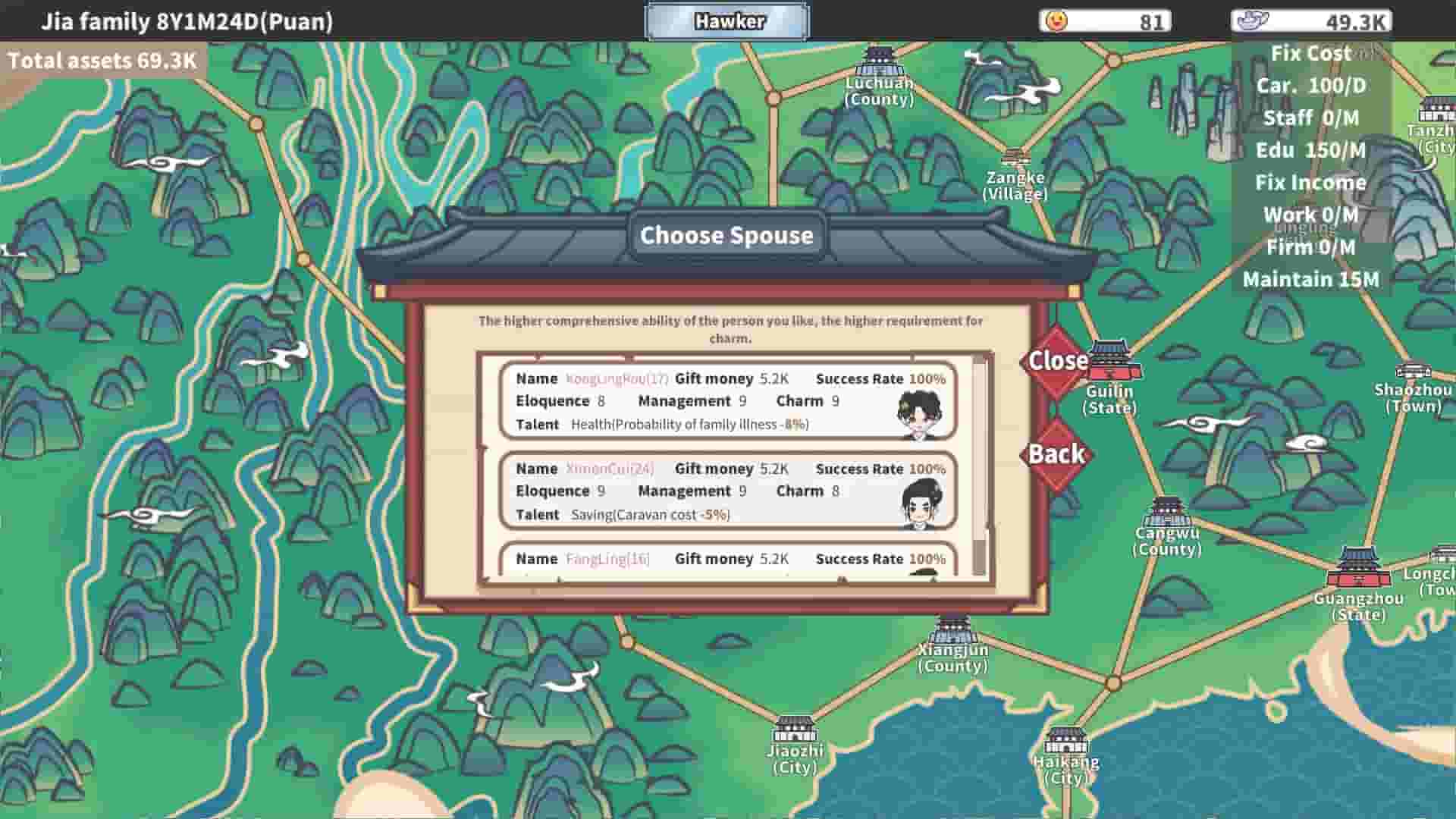
Task: Click the Hawker title plaque
Action: [x=727, y=22]
